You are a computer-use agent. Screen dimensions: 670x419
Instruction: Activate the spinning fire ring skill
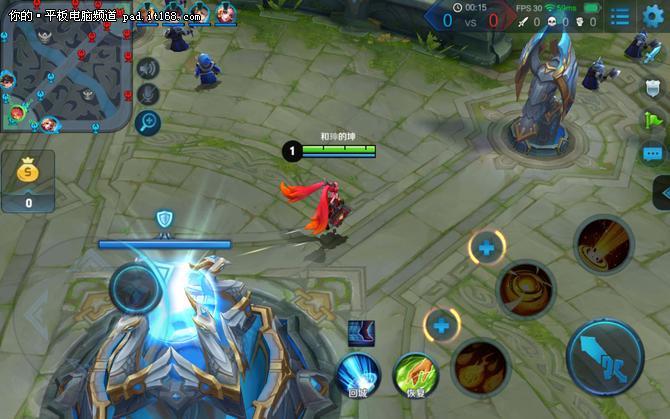[x=526, y=290]
